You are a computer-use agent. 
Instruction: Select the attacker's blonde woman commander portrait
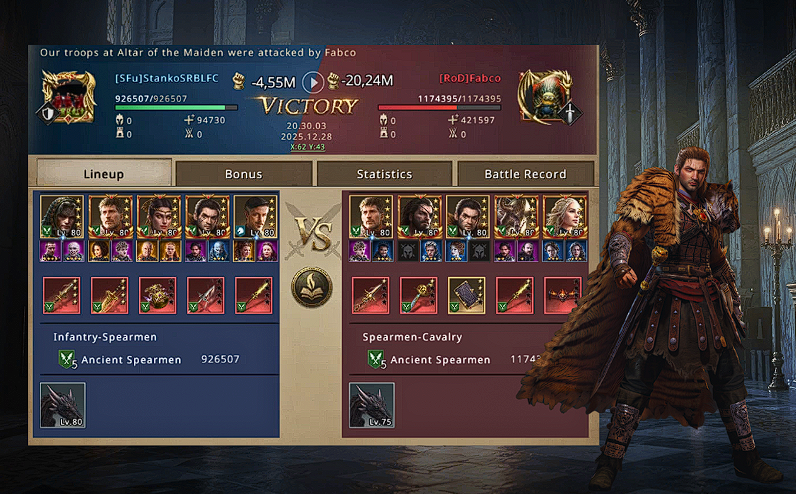564,218
